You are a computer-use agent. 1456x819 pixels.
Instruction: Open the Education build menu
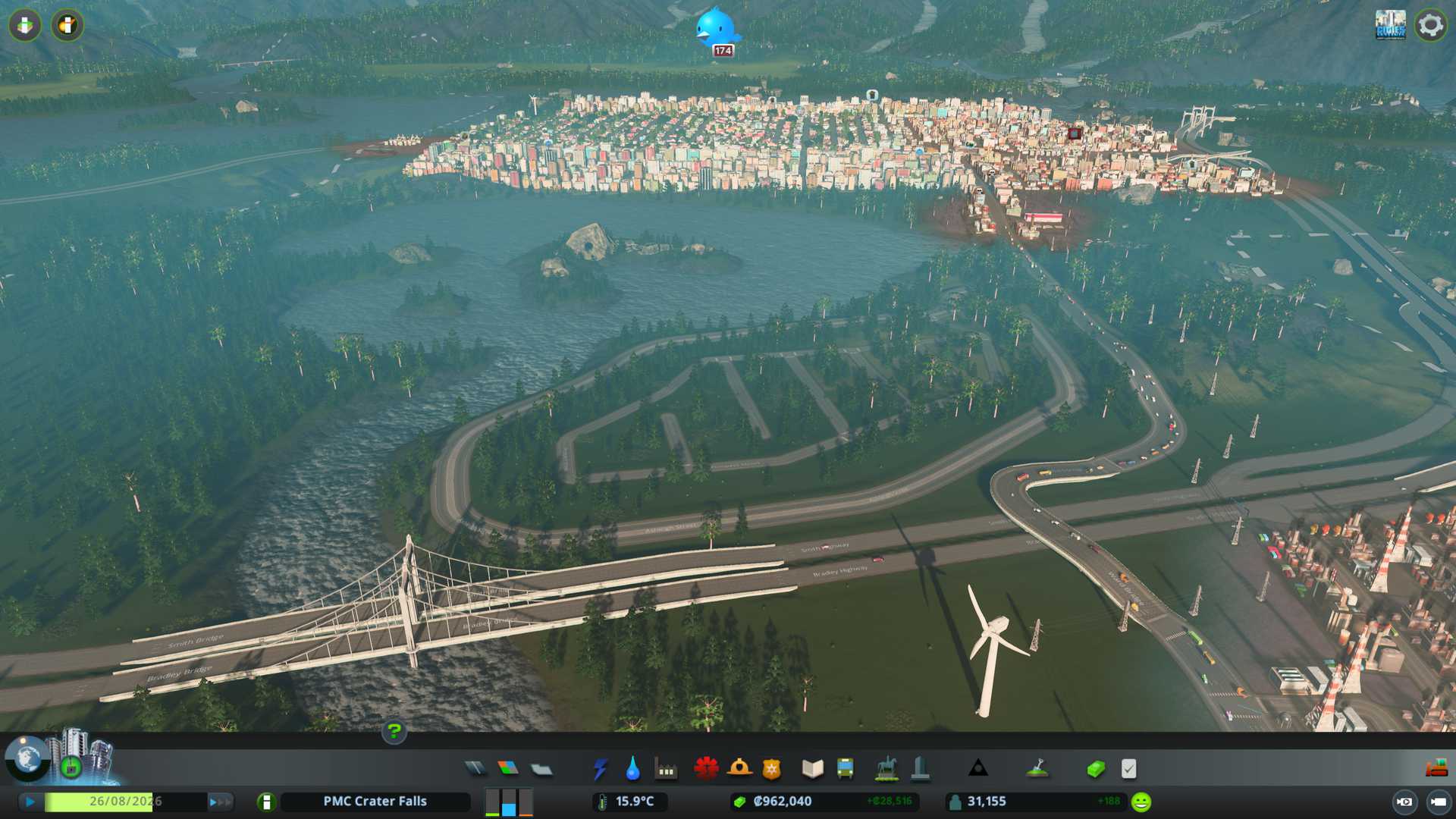pos(812,769)
